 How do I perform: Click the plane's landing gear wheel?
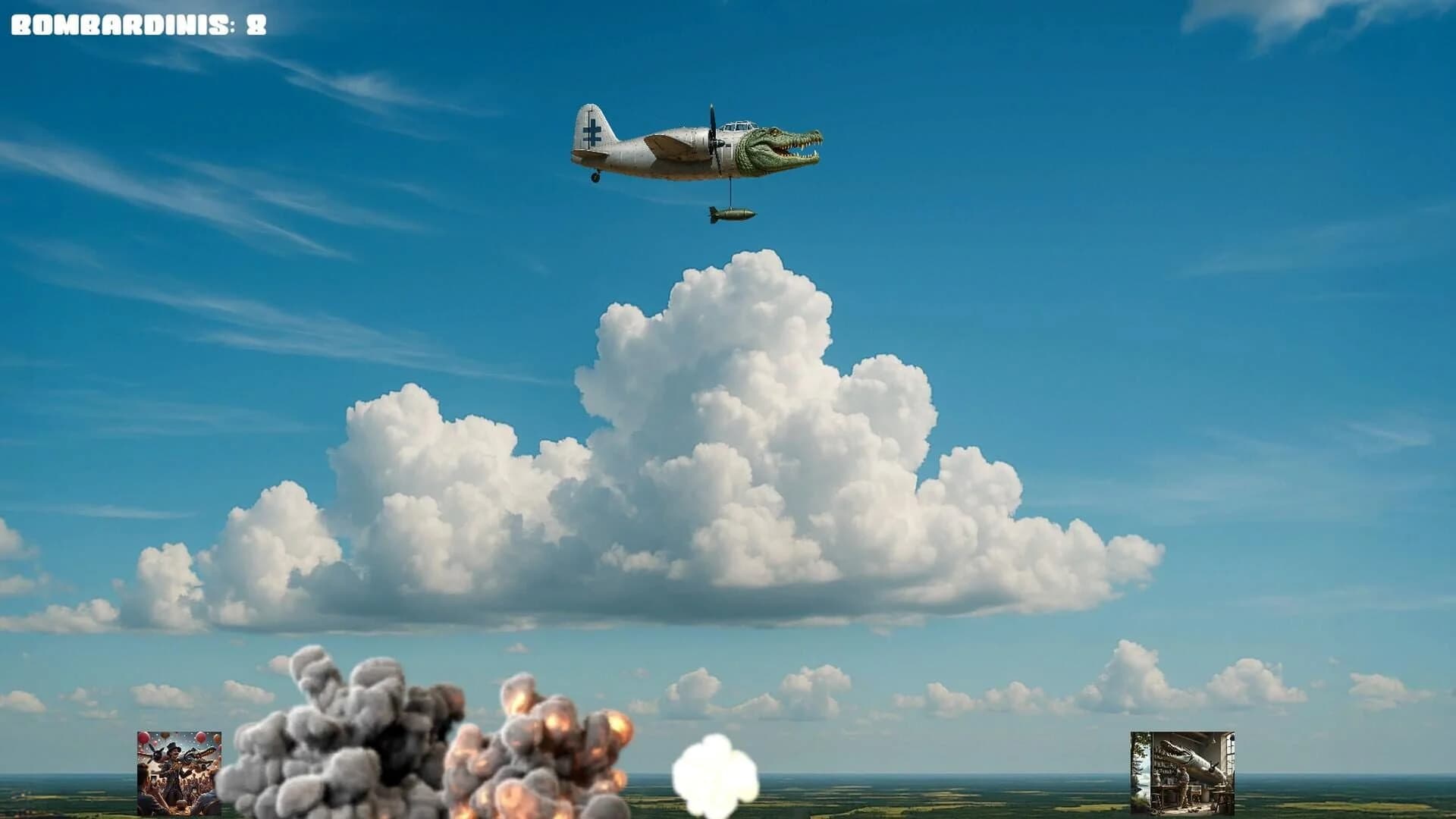pyautogui.click(x=596, y=176)
